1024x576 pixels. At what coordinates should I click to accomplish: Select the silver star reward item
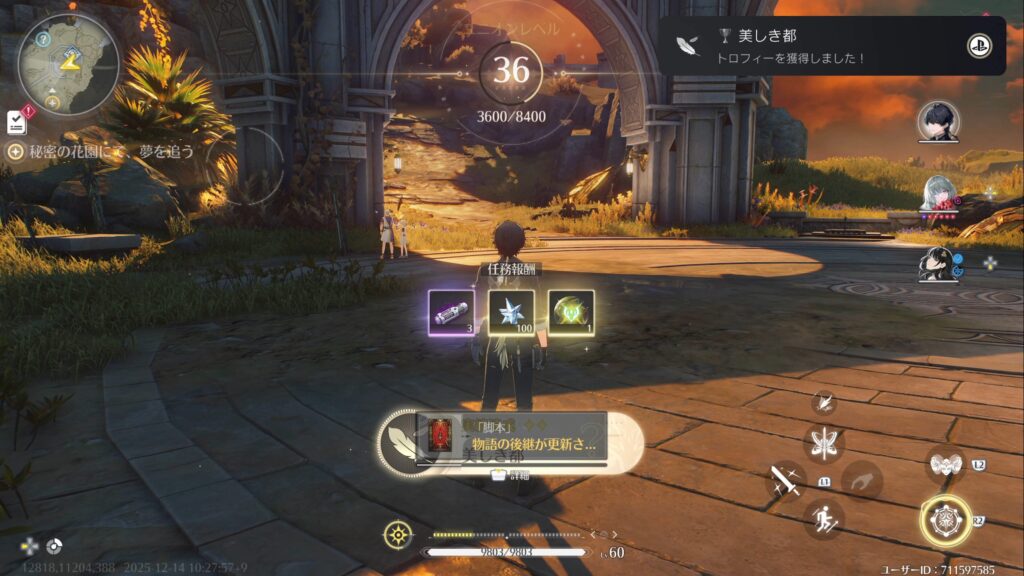pyautogui.click(x=511, y=313)
